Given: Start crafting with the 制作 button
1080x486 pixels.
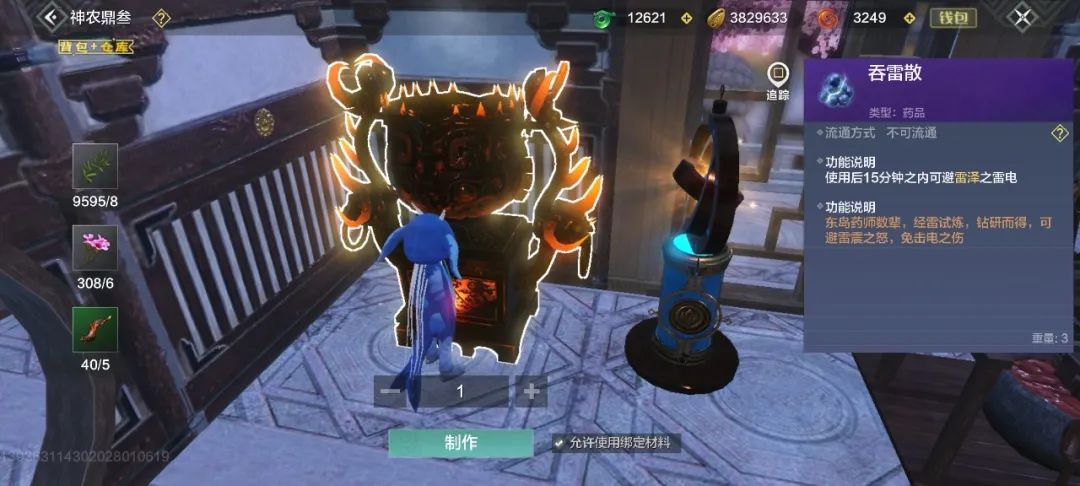Looking at the screenshot, I should [x=461, y=443].
